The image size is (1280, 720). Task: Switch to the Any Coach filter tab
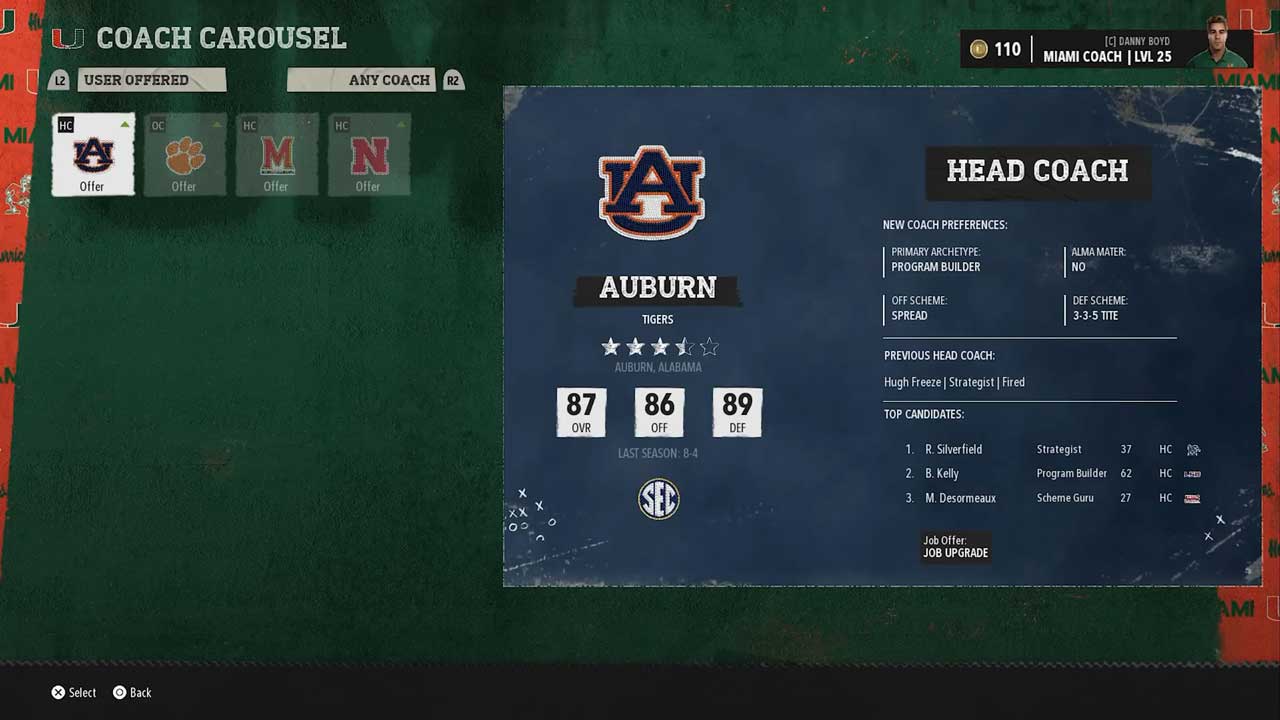362,80
